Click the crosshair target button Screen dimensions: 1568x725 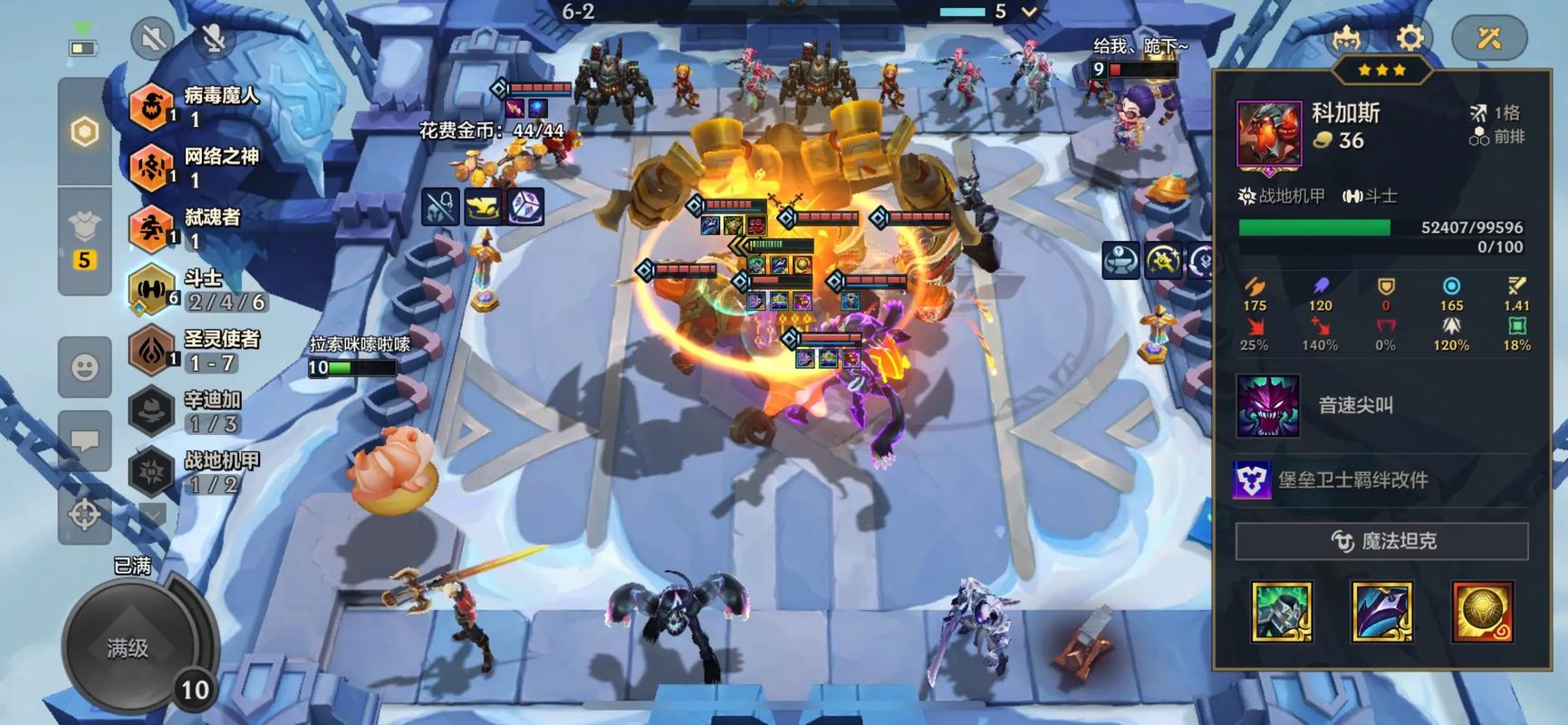pyautogui.click(x=84, y=514)
